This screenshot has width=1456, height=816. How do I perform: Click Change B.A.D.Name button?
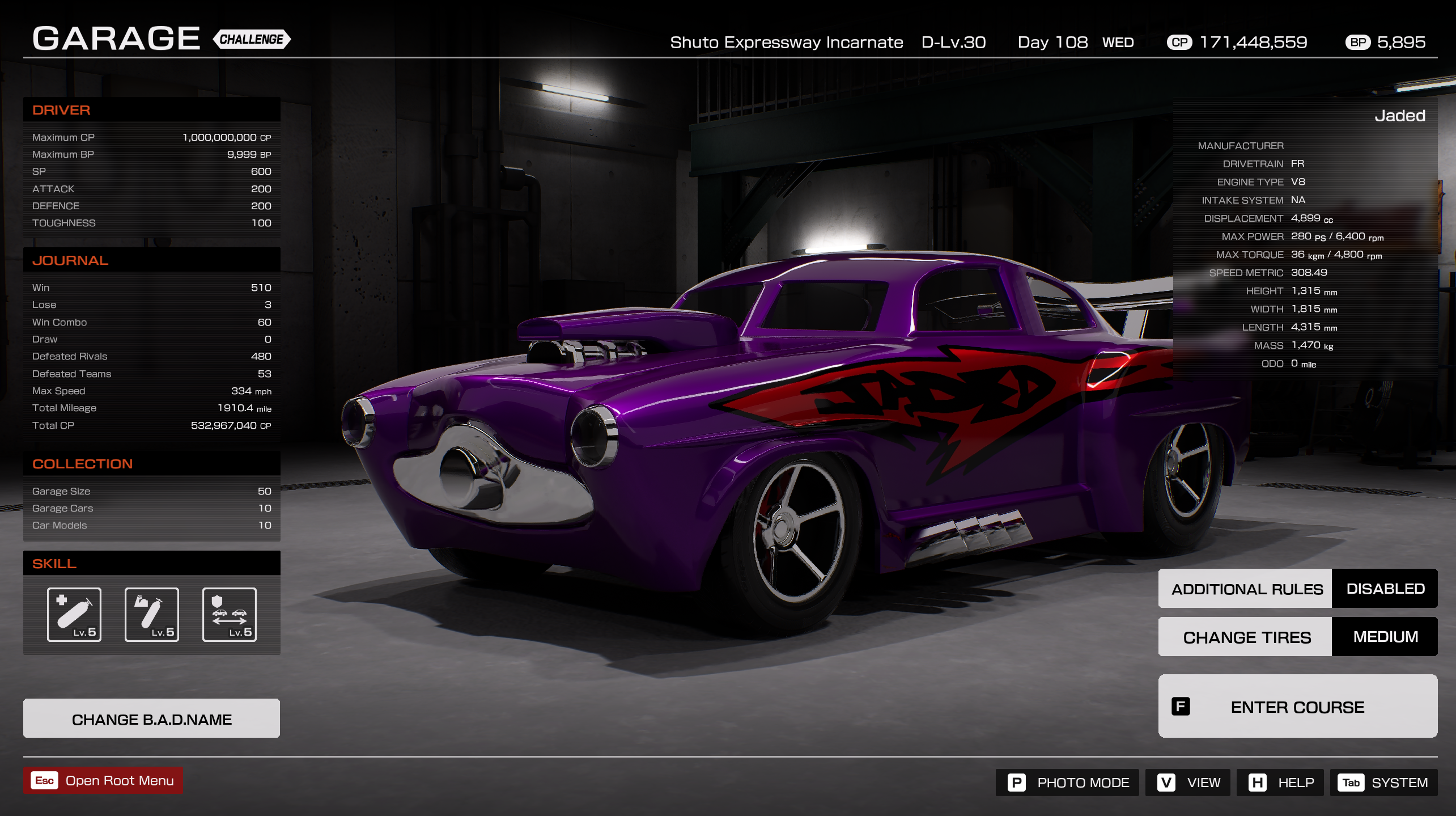coord(151,718)
